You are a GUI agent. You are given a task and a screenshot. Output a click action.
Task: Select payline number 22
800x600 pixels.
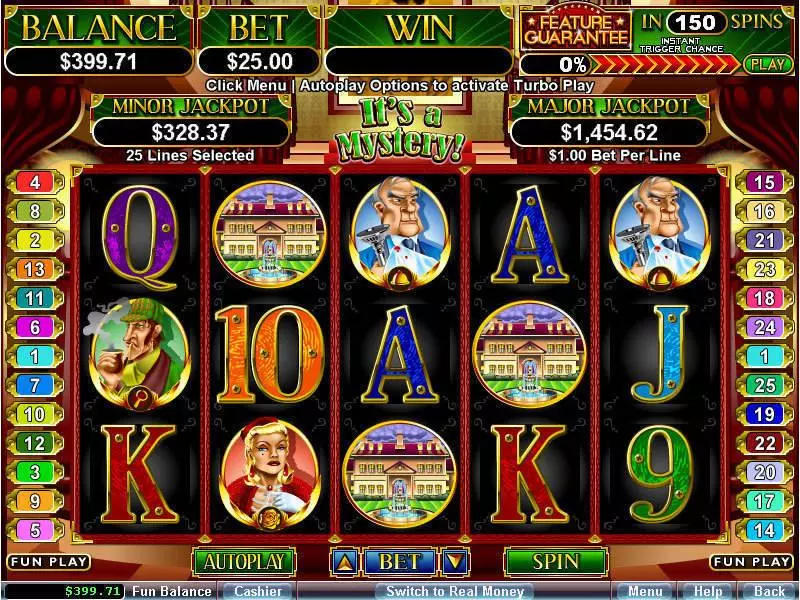click(x=764, y=443)
